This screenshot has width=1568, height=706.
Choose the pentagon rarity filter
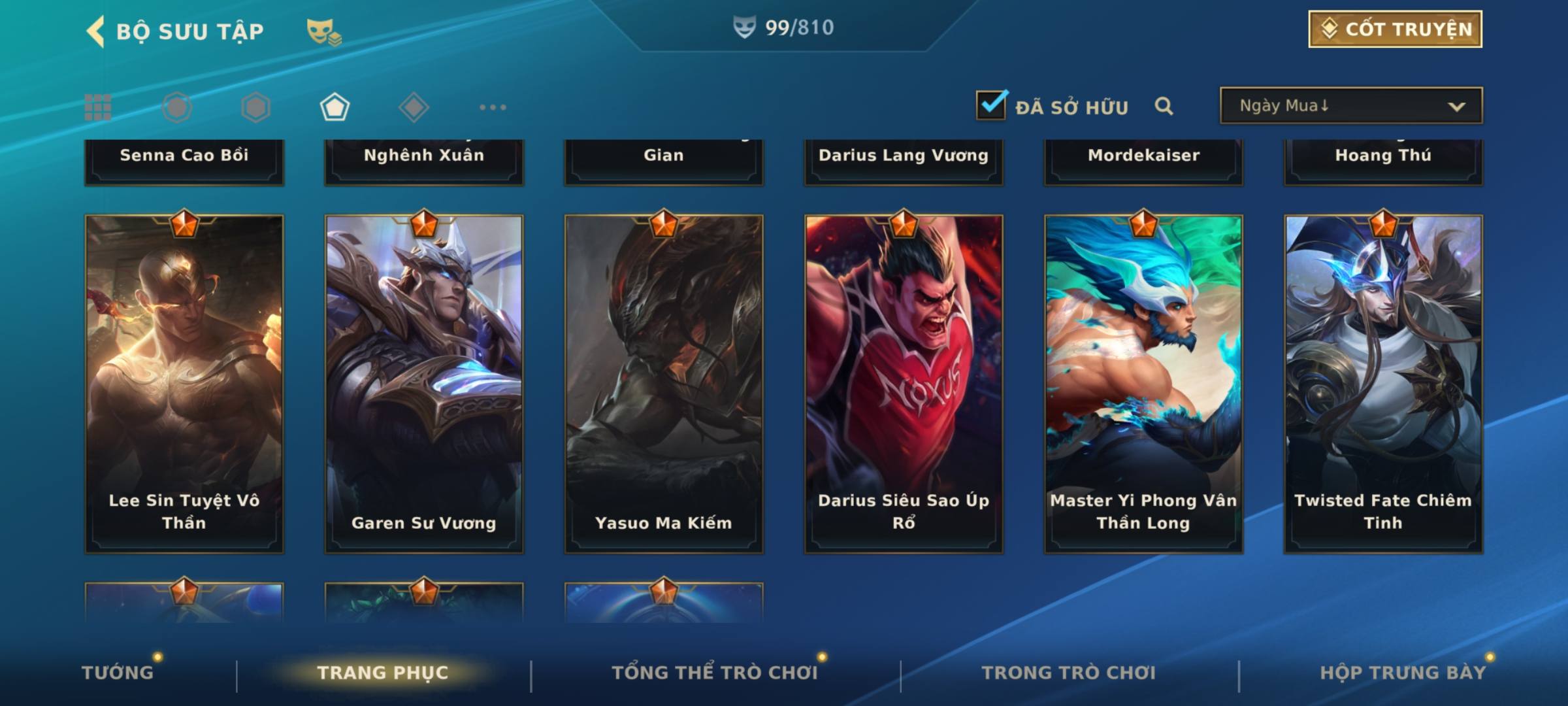tap(335, 107)
